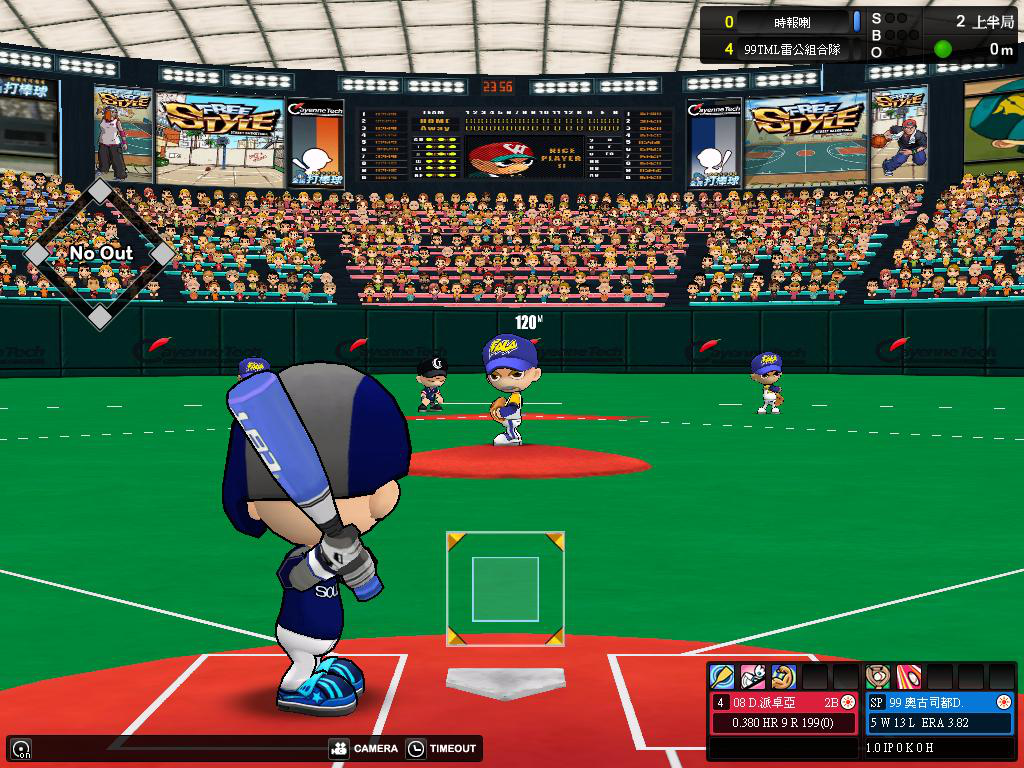The height and width of the screenshot is (768, 1024).
Task: Click the batter 08 D.派卓亞 info panel
Action: (x=784, y=712)
